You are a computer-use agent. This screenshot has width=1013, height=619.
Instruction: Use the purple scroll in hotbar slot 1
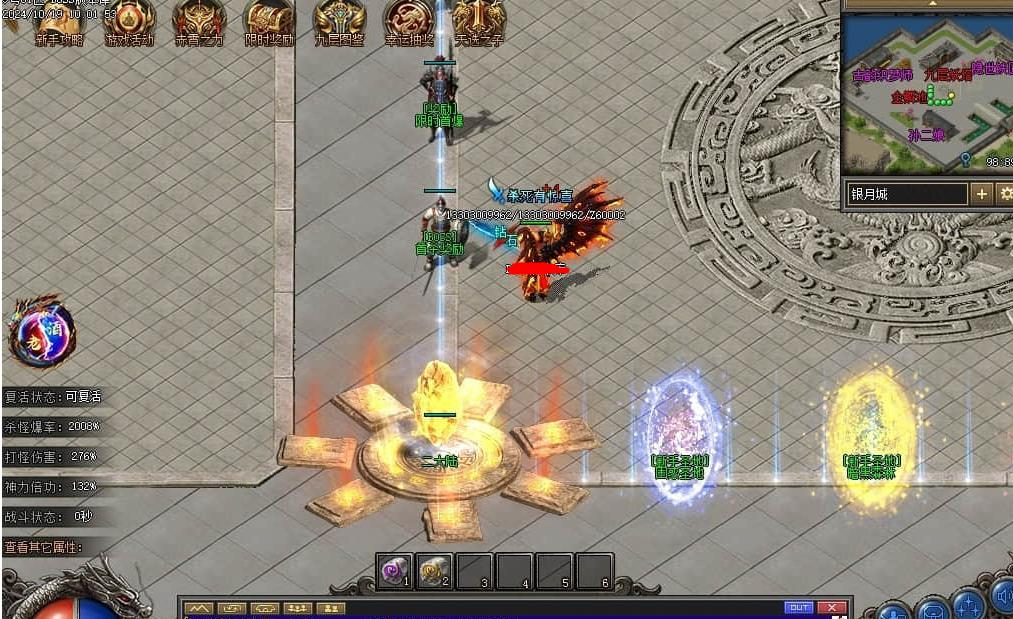(x=395, y=570)
